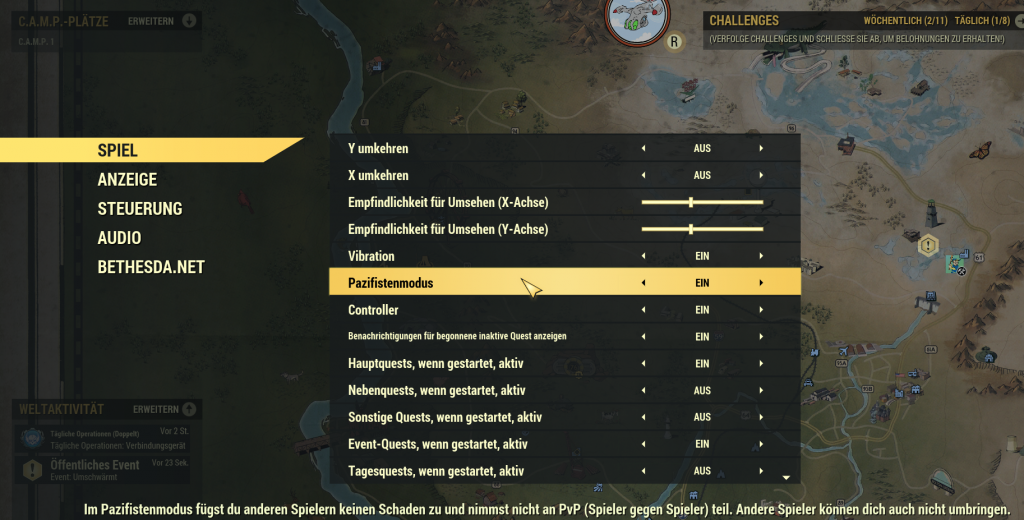
Task: Click the left arrow for X umkehren
Action: tap(643, 175)
